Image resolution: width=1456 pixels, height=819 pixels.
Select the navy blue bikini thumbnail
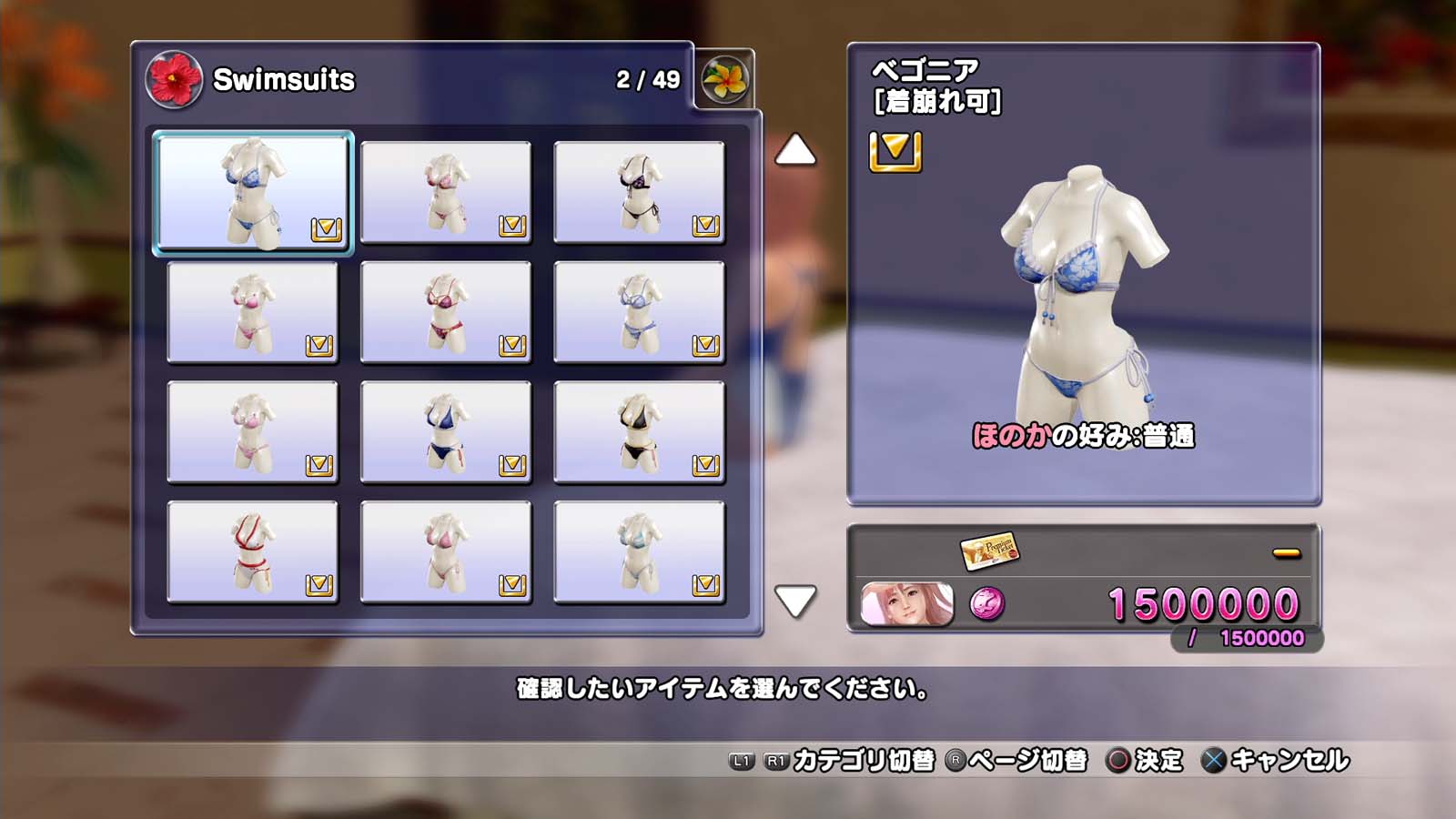click(x=445, y=432)
